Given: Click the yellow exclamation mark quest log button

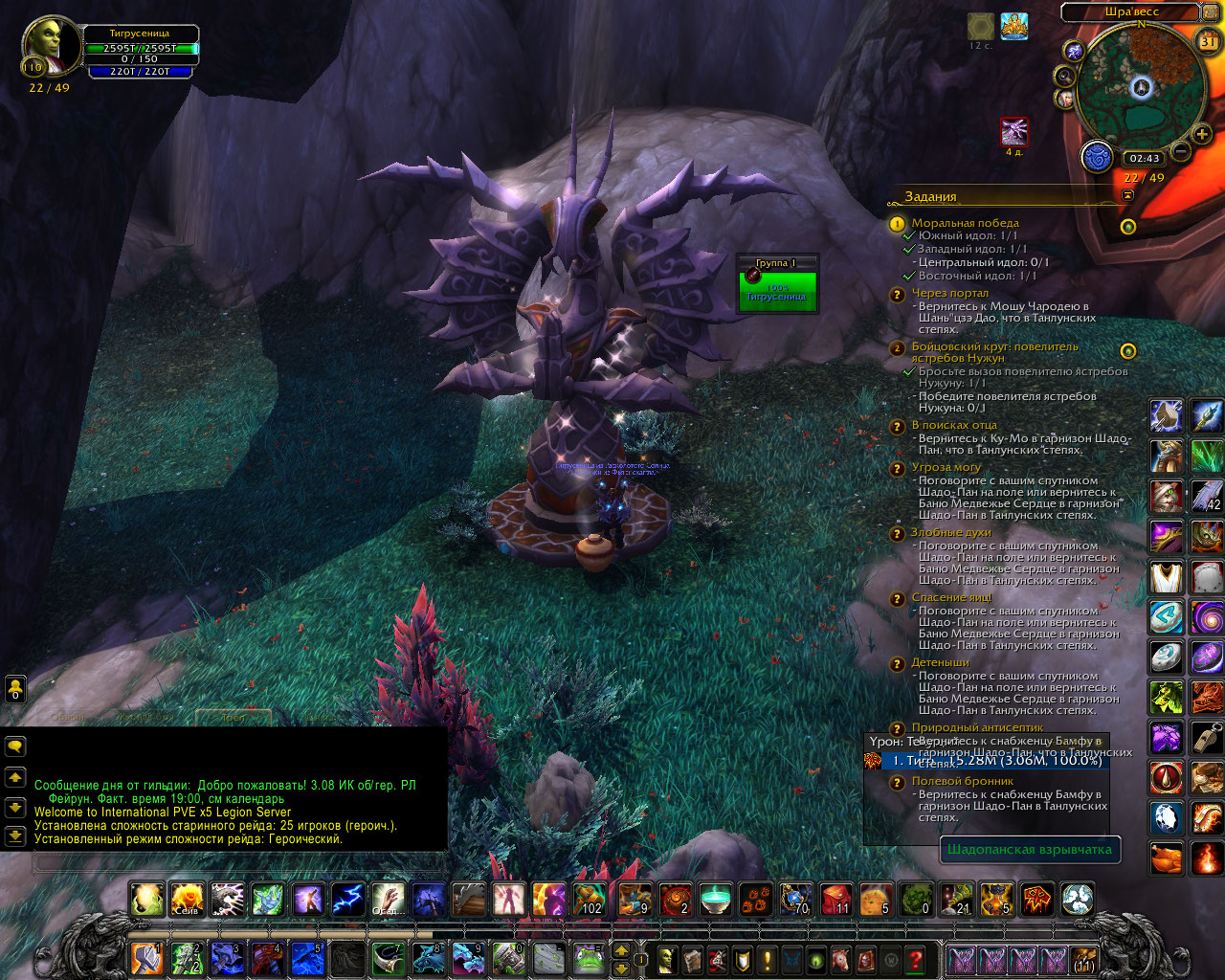Looking at the screenshot, I should 766,959.
